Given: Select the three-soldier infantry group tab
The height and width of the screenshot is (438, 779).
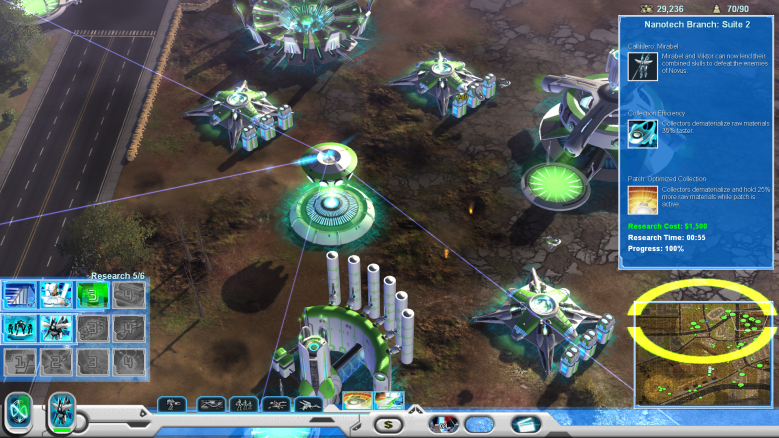Looking at the screenshot, I should tap(243, 404).
